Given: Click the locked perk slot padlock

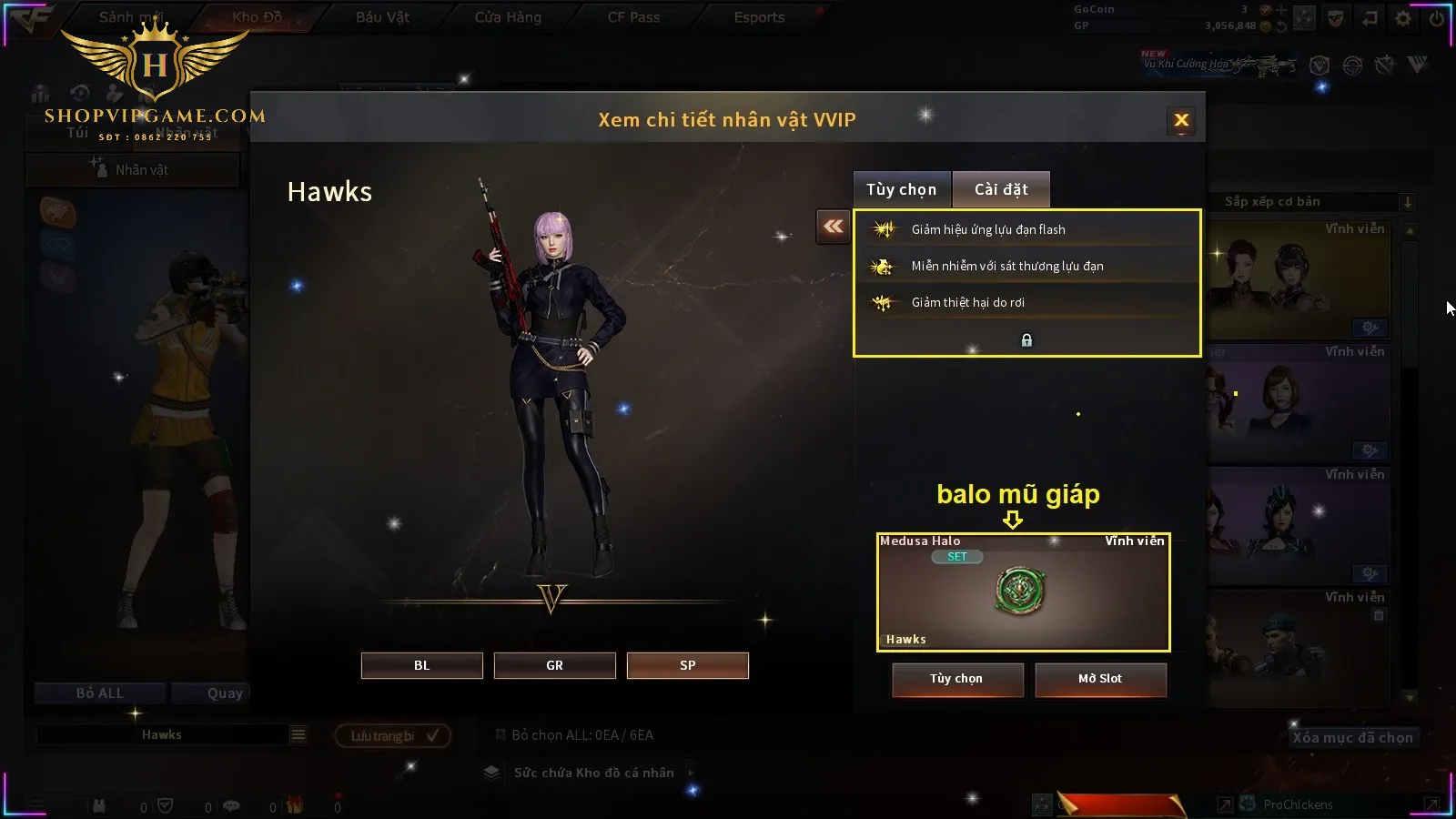Looking at the screenshot, I should click(1026, 340).
